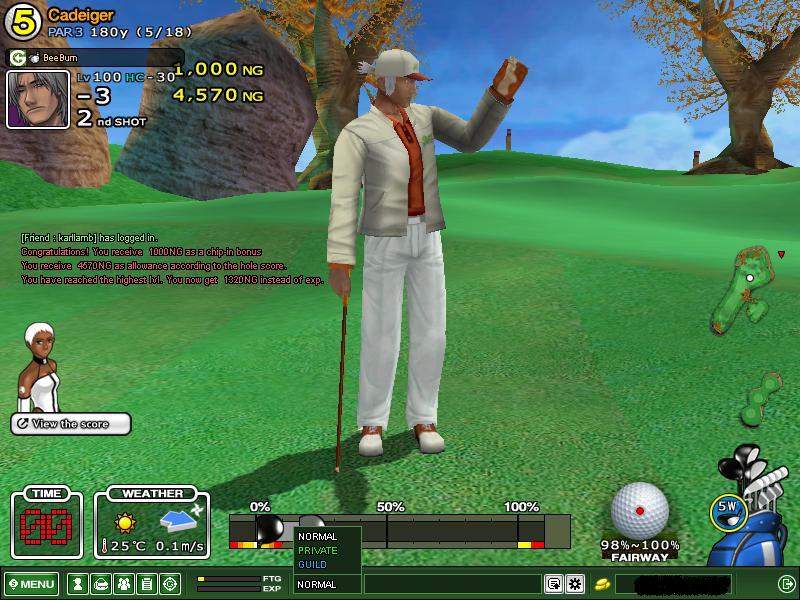Open the player profile silhouette icon
This screenshot has width=800, height=600.
pyautogui.click(x=76, y=584)
